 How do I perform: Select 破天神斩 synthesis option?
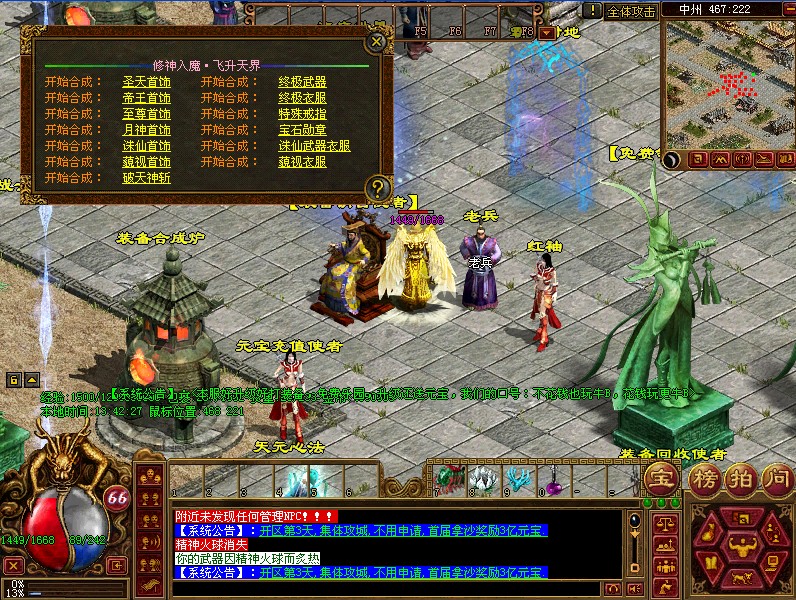tap(146, 178)
